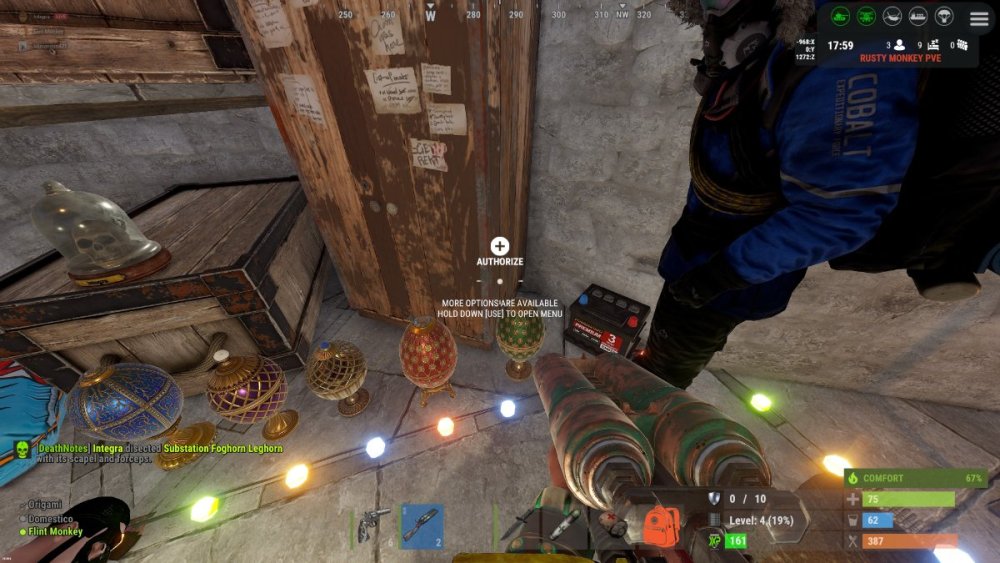
Task: Select the green attack helicopter event icon
Action: pyautogui.click(x=867, y=16)
